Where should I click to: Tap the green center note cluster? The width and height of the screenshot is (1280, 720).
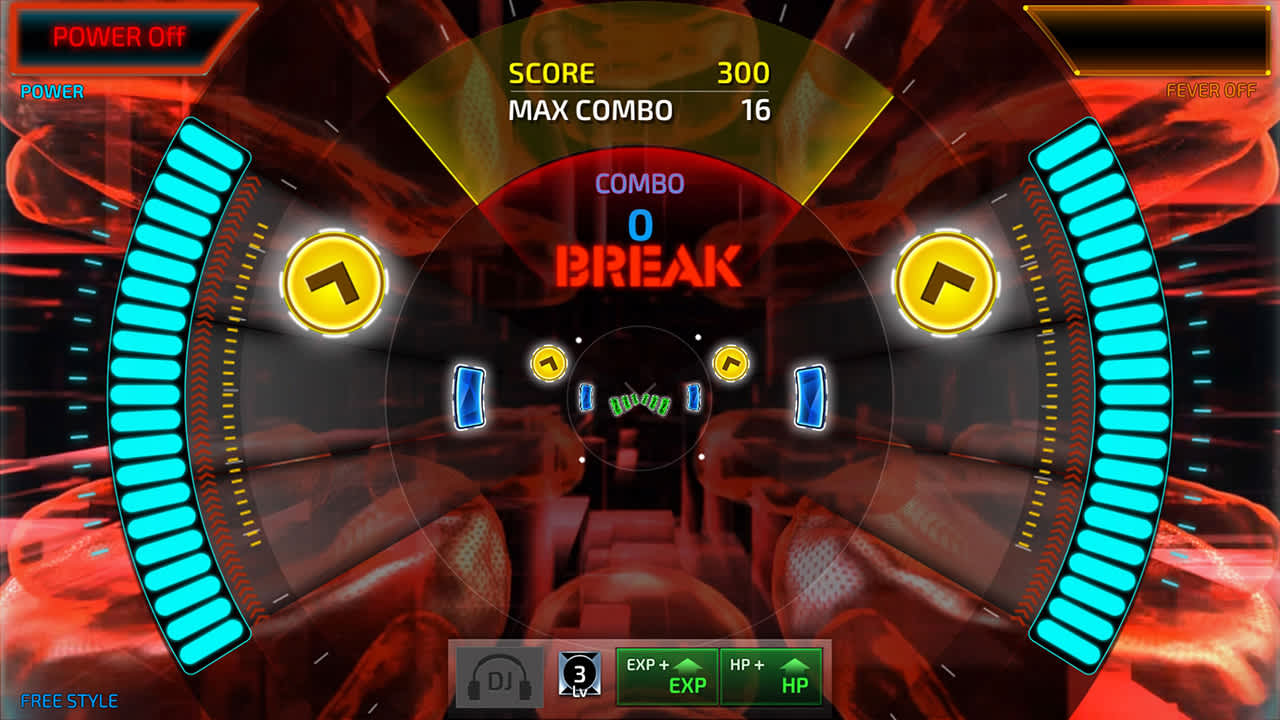[x=640, y=403]
